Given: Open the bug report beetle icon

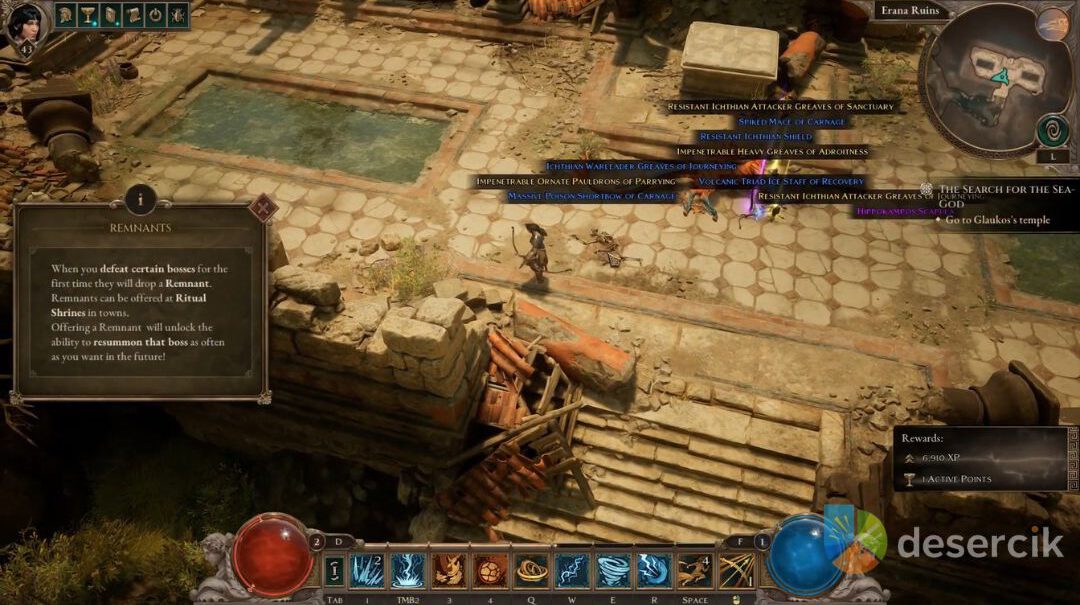Looking at the screenshot, I should point(178,15).
